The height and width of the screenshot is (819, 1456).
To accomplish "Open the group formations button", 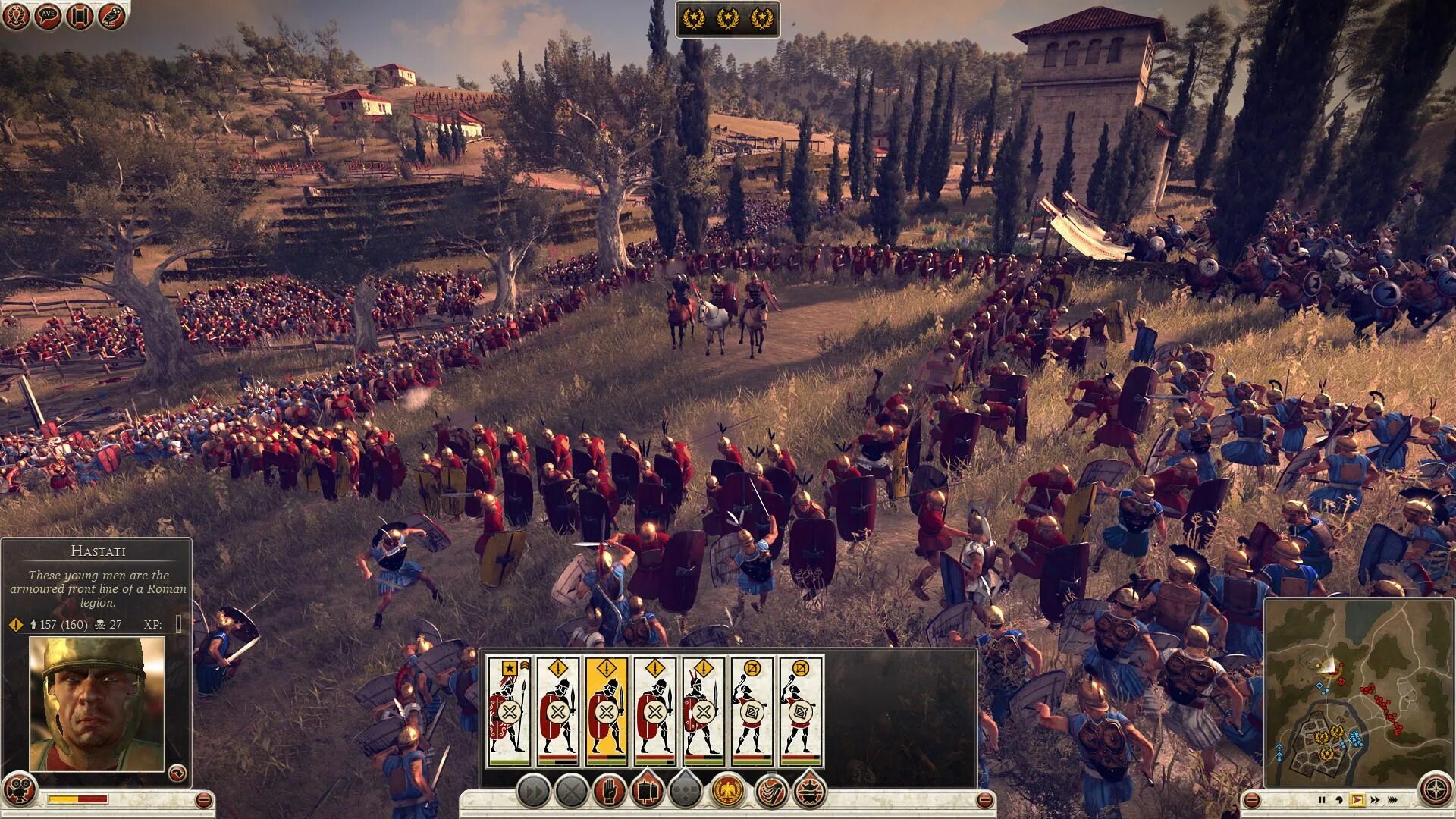I will tap(685, 792).
